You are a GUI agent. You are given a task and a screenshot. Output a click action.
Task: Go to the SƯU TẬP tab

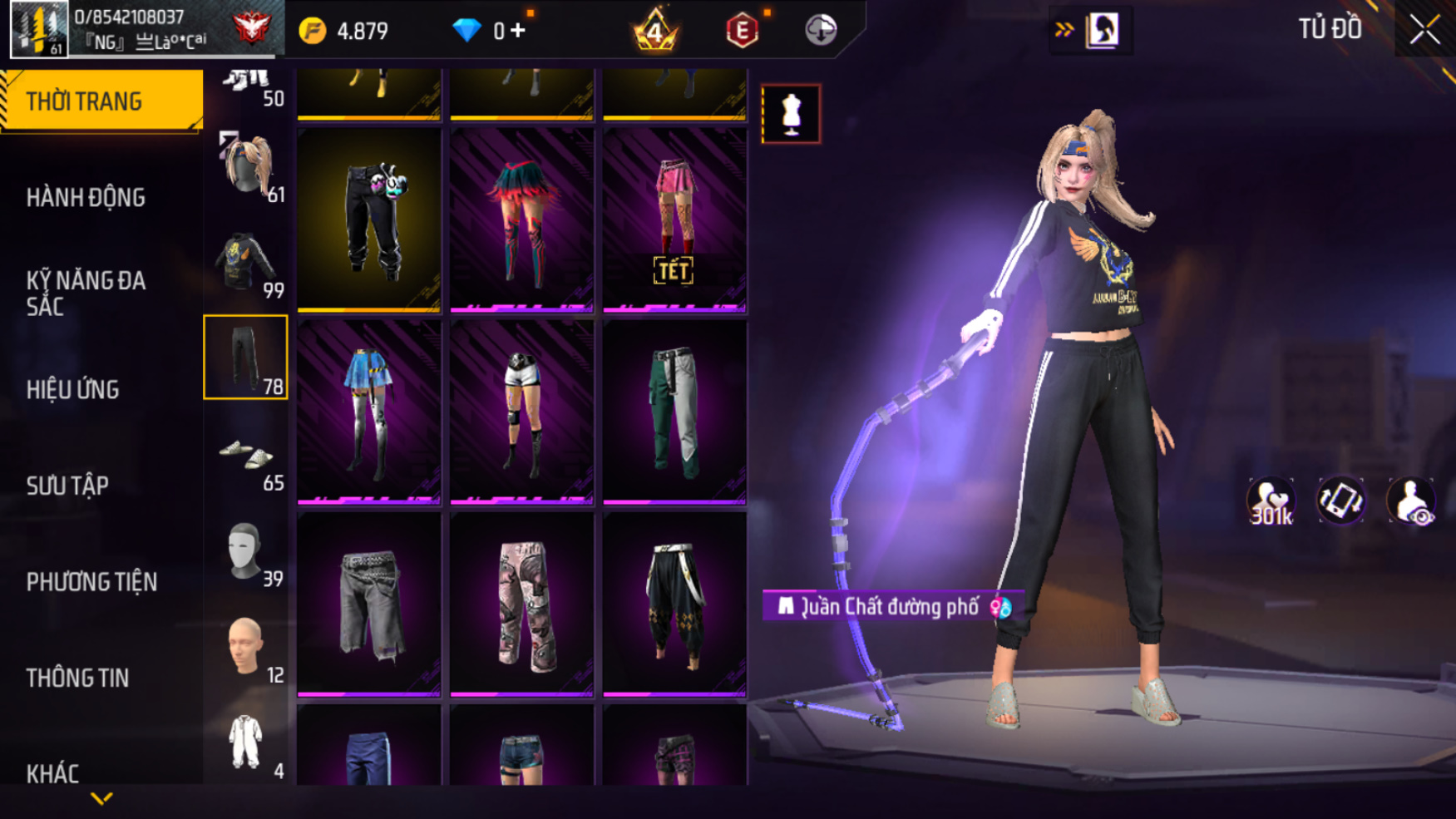[x=67, y=486]
